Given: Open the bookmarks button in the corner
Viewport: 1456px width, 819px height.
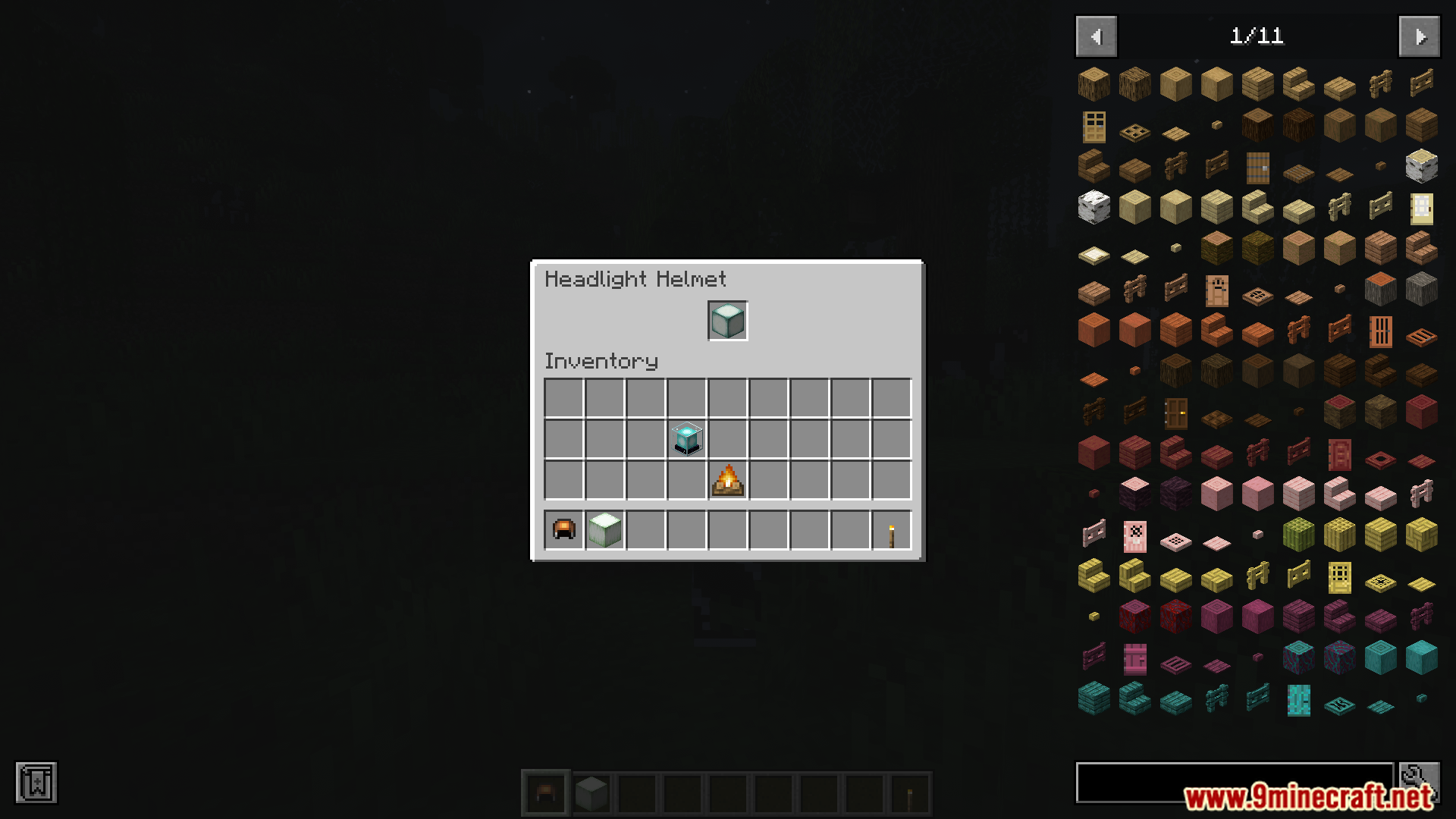Looking at the screenshot, I should 36,782.
